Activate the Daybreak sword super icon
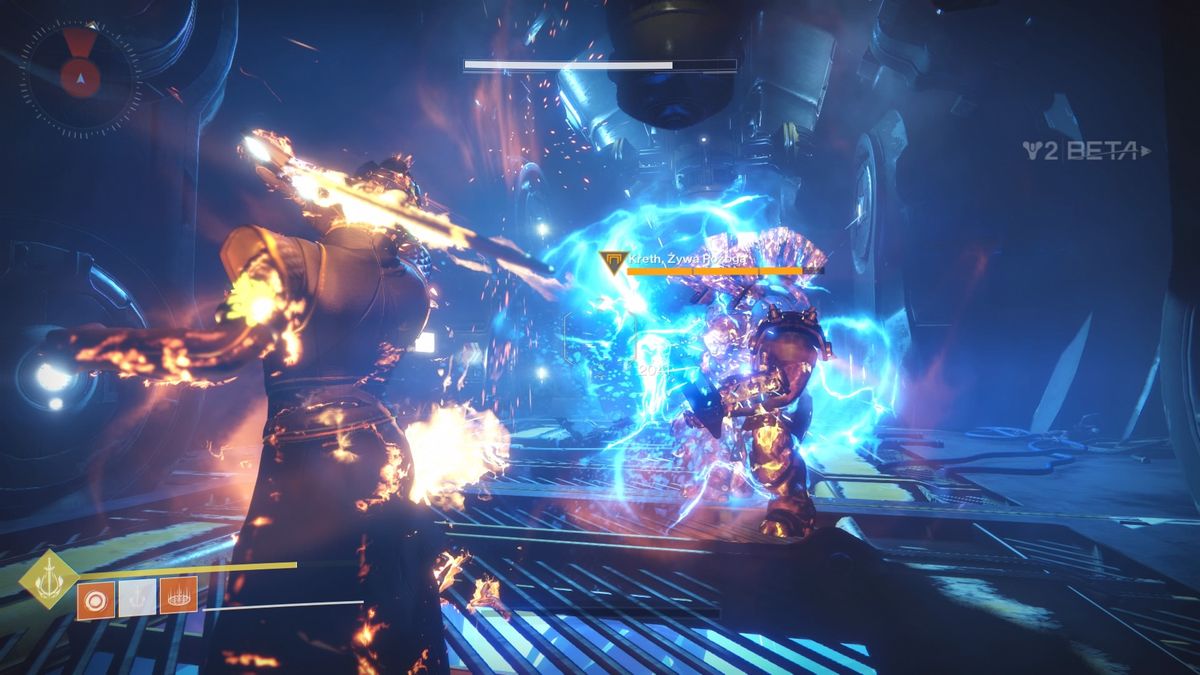The width and height of the screenshot is (1200, 675). click(x=49, y=579)
